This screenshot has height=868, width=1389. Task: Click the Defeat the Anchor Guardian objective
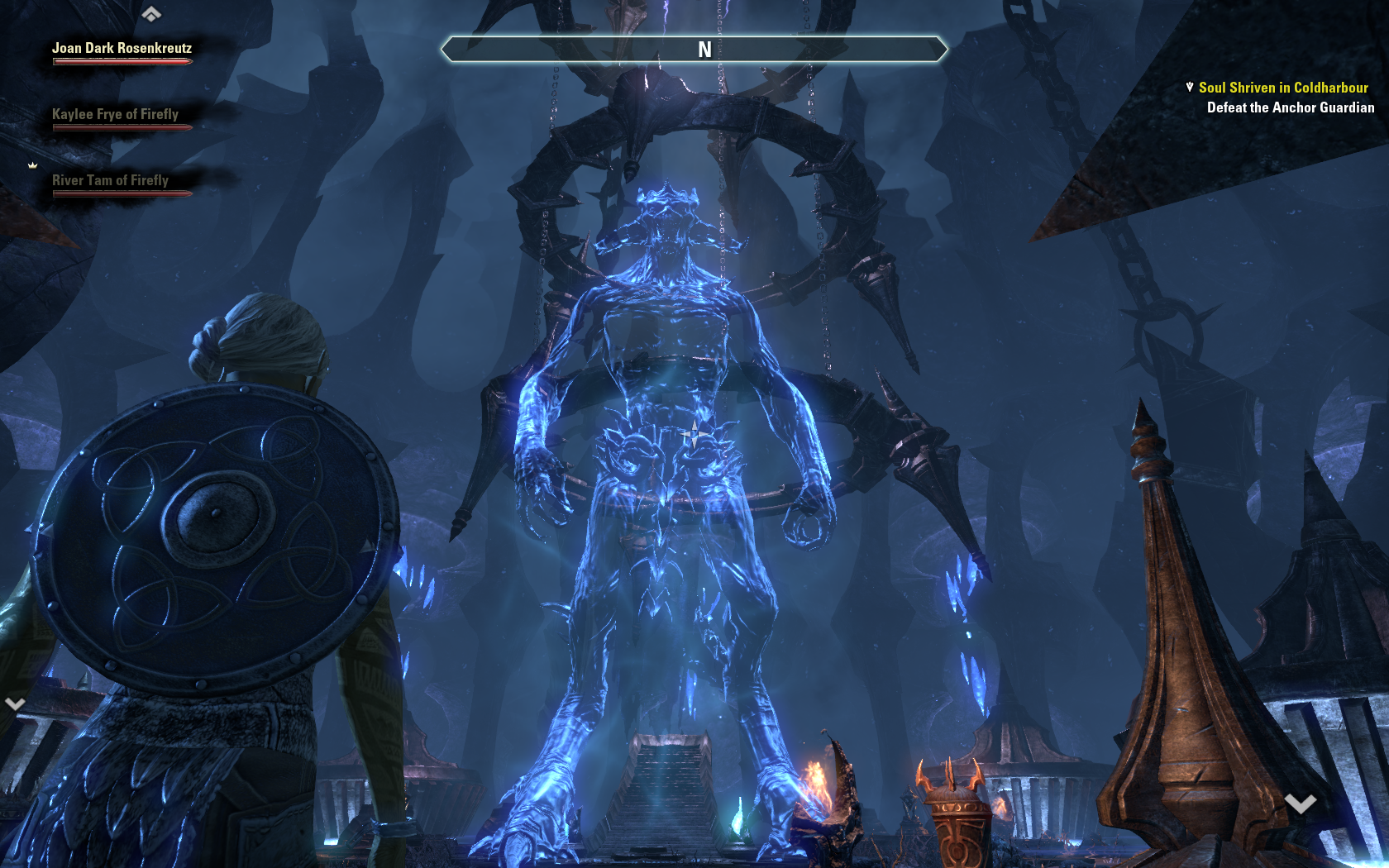[x=1290, y=107]
